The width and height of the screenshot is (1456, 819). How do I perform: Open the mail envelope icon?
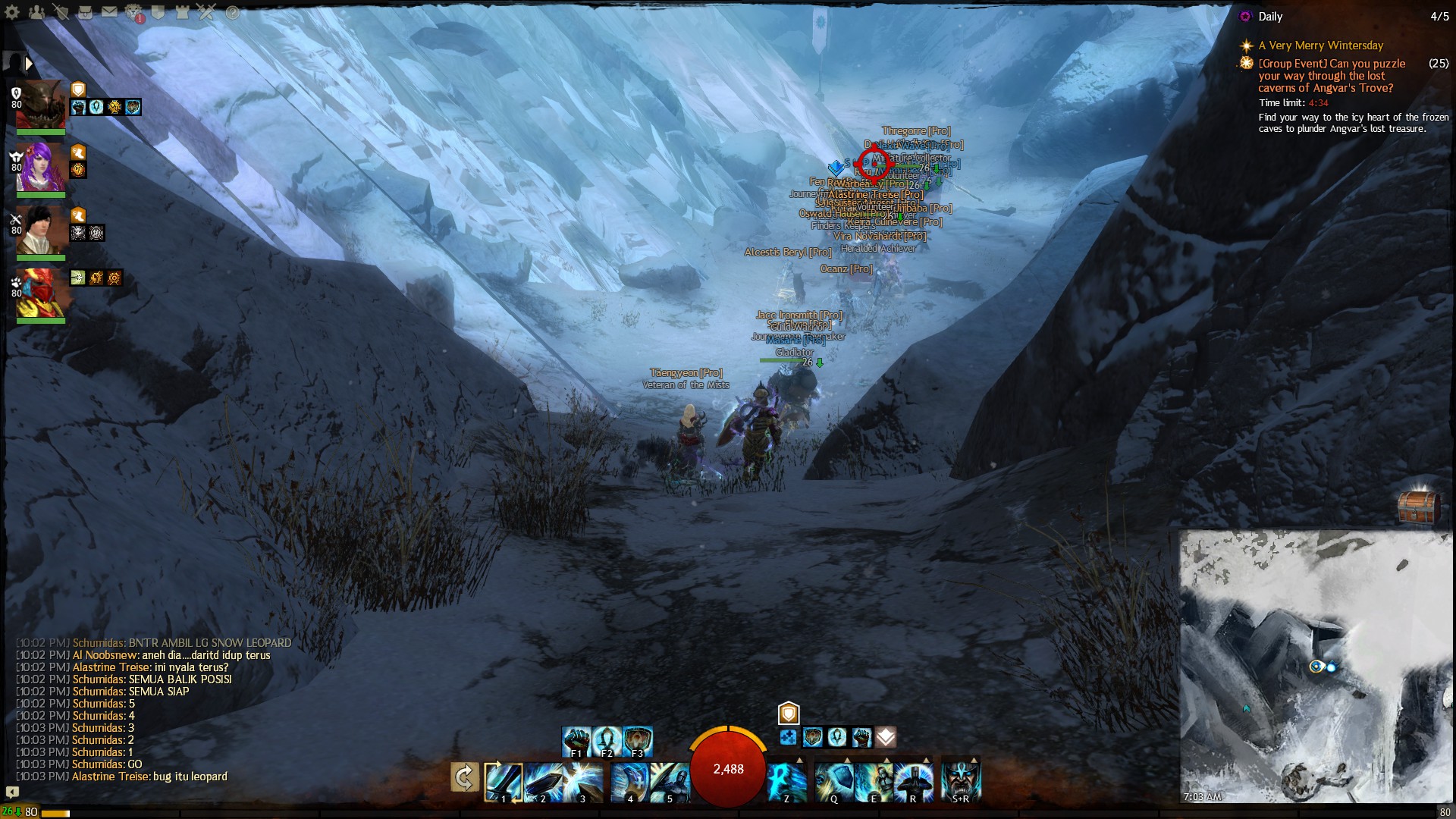click(109, 12)
